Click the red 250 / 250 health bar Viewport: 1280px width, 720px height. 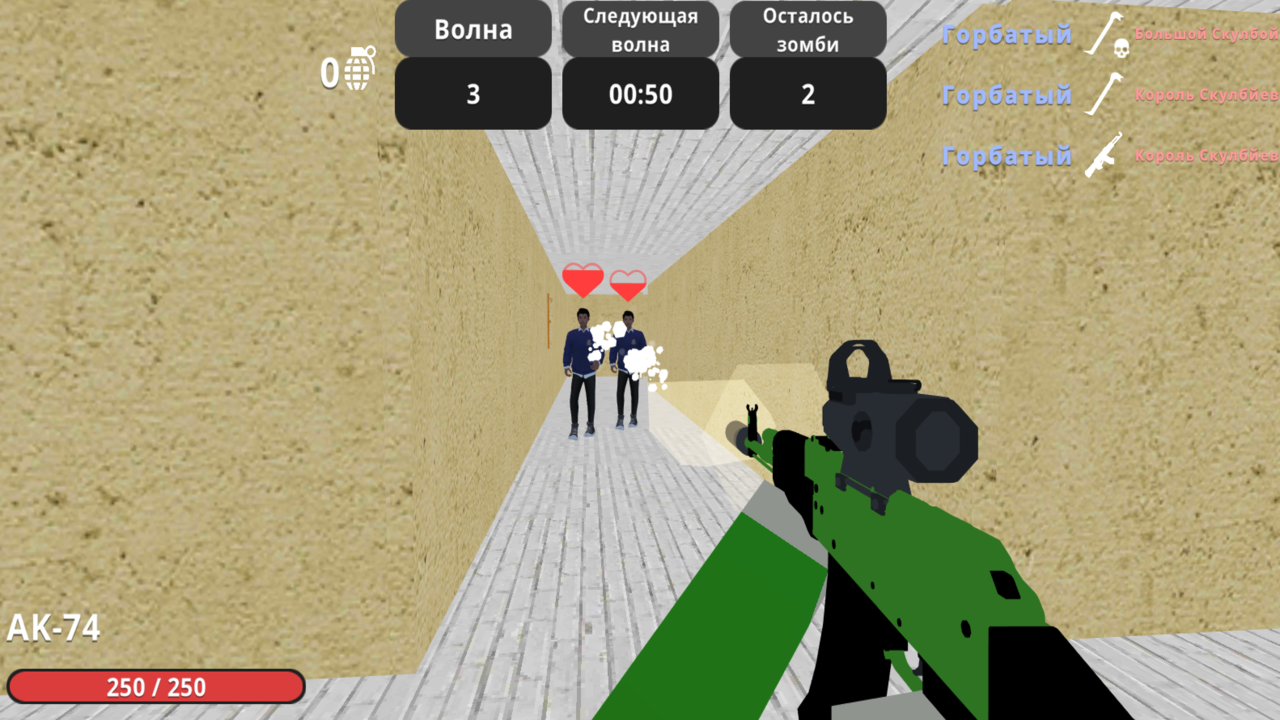(155, 687)
